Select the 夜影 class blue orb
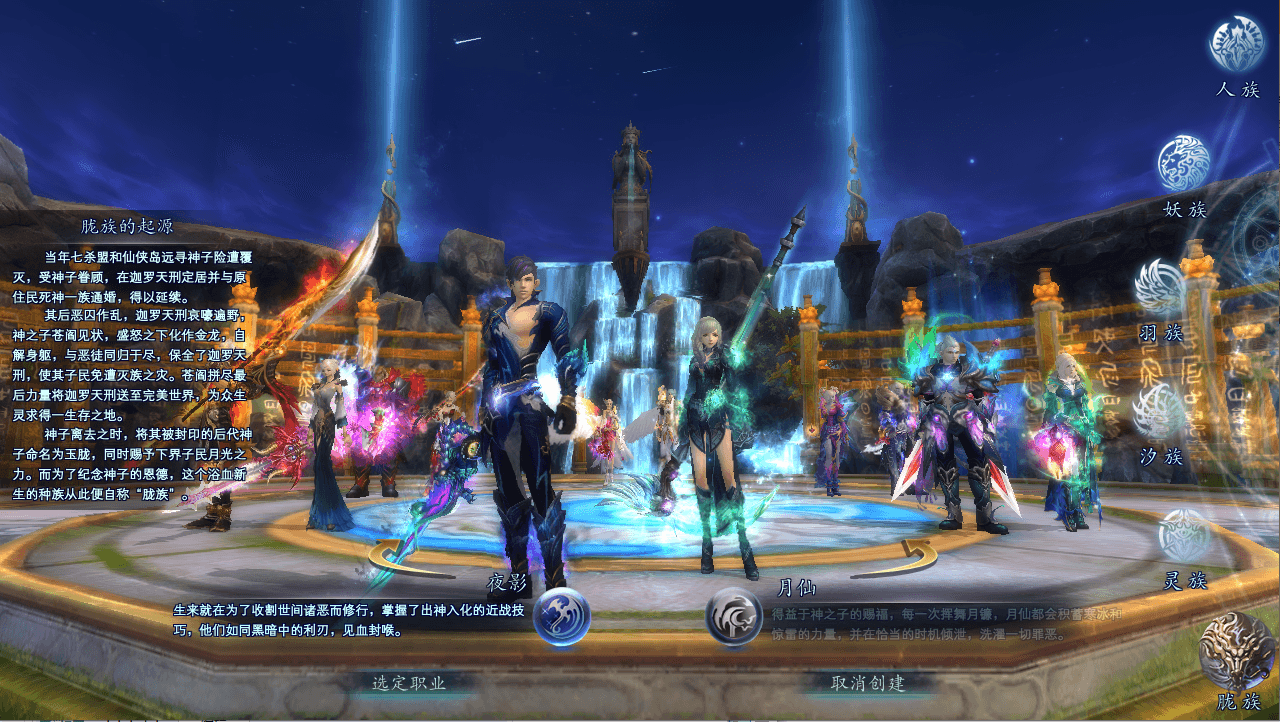Viewport: 1280px width, 722px height. pyautogui.click(x=562, y=617)
